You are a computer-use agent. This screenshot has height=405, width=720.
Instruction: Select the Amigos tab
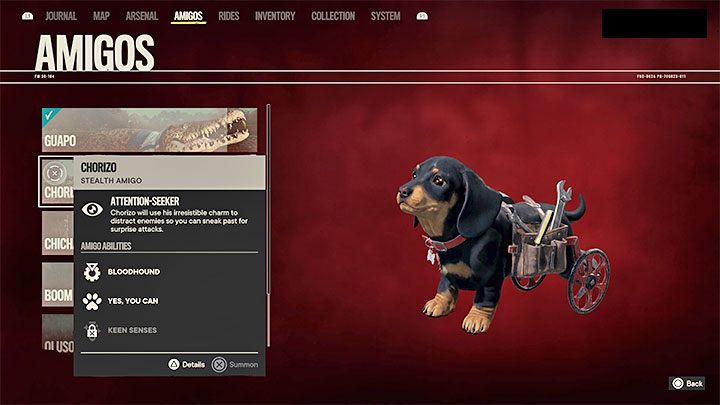click(x=188, y=16)
